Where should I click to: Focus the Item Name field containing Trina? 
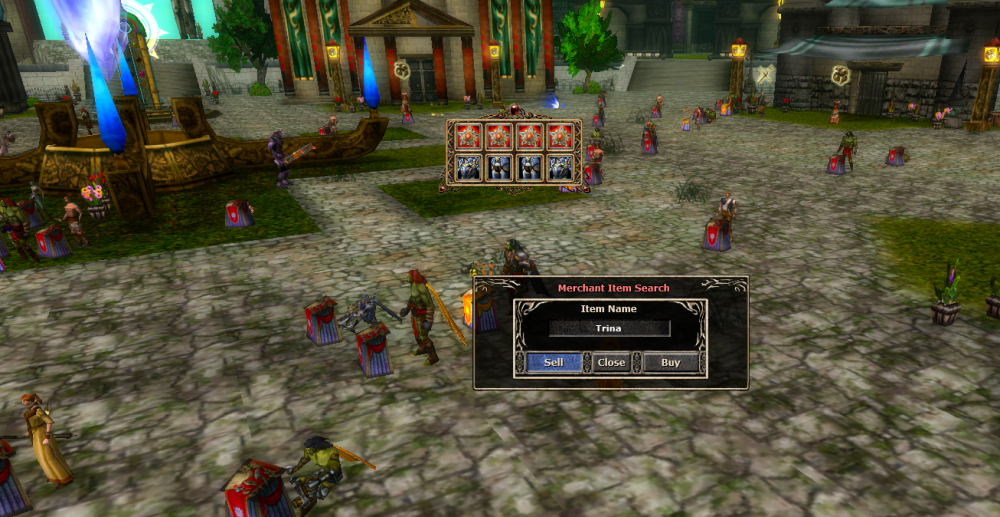(609, 328)
